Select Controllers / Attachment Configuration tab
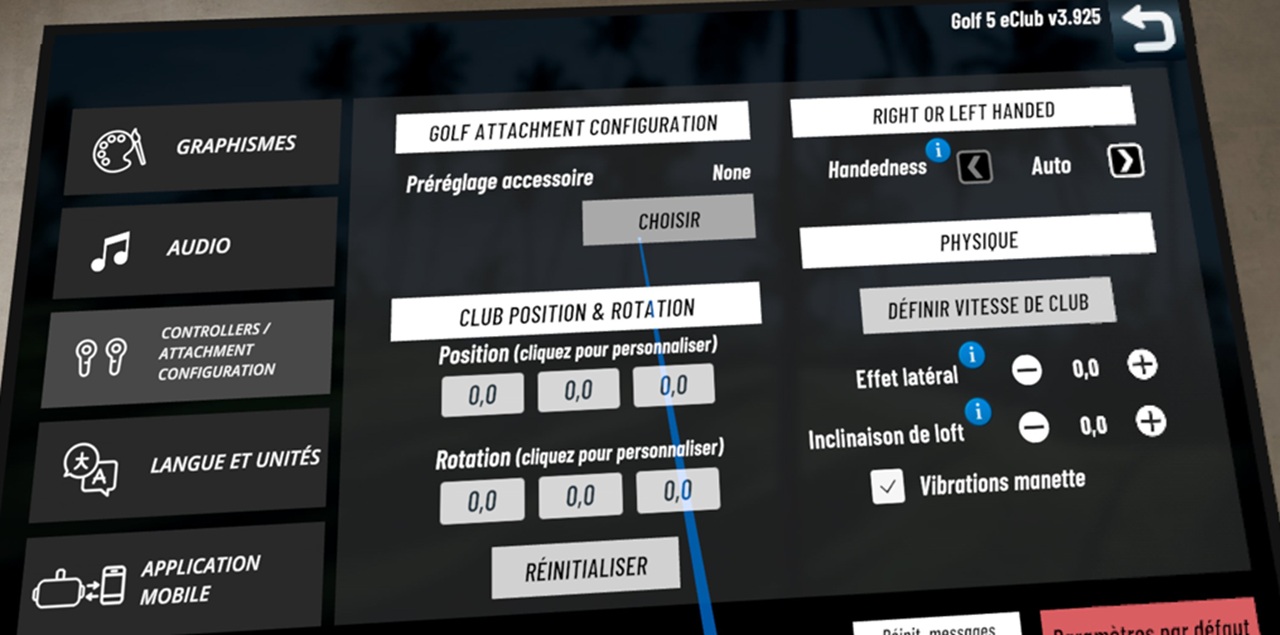 [190, 352]
